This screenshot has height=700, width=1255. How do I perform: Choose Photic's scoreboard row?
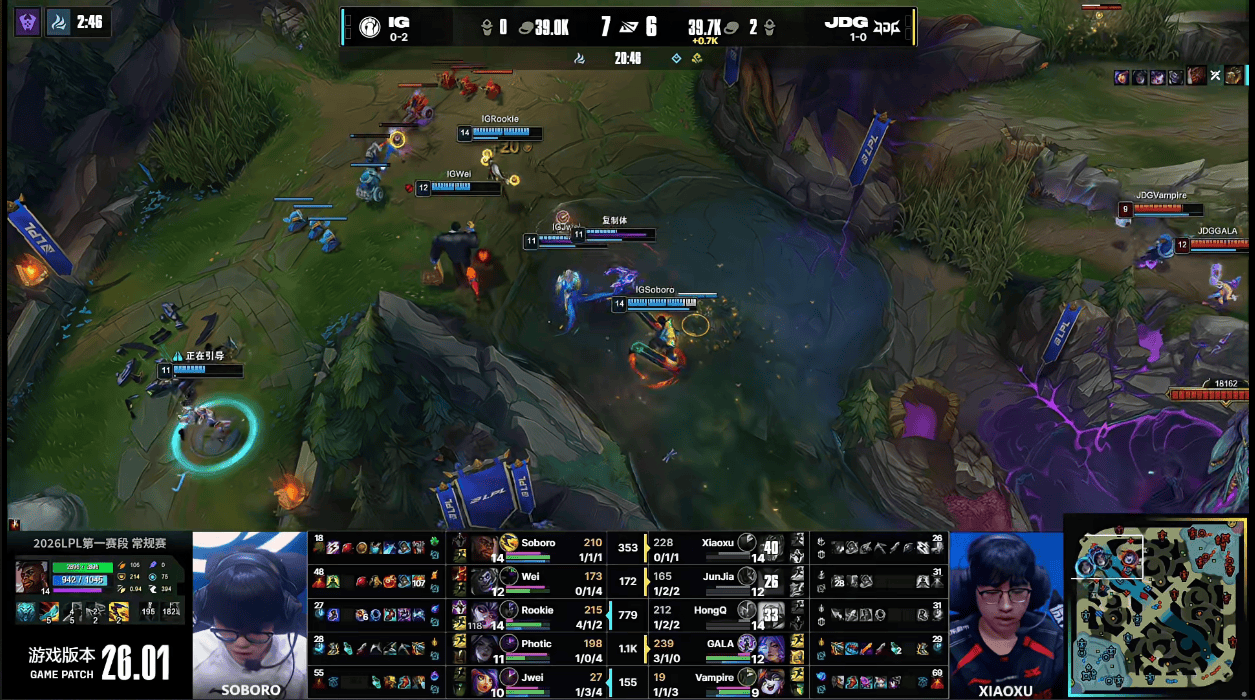540,650
